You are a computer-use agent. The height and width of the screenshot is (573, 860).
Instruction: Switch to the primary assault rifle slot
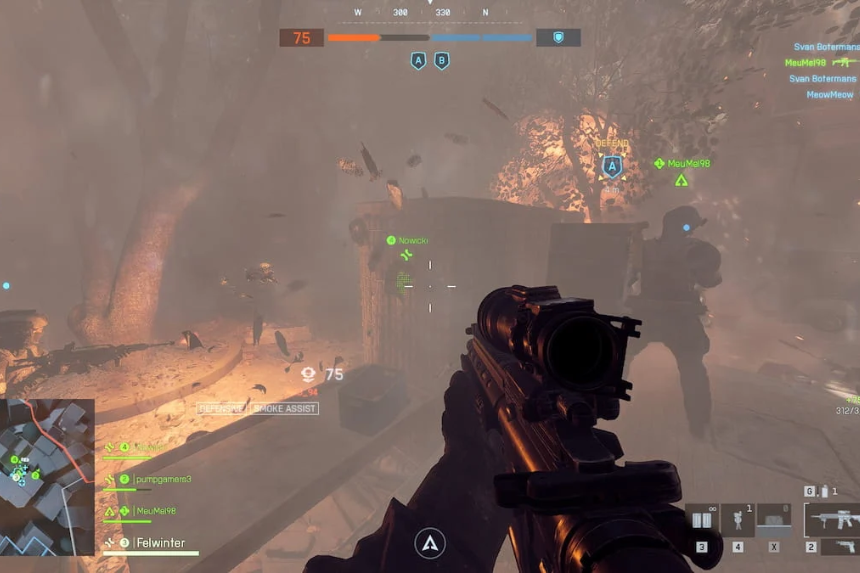coord(831,520)
